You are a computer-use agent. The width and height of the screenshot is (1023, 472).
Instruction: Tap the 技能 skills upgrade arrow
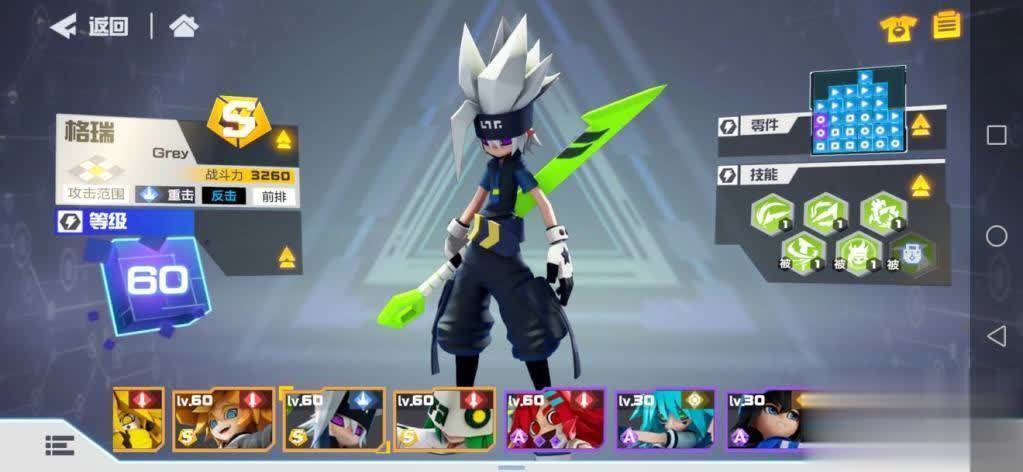[921, 185]
